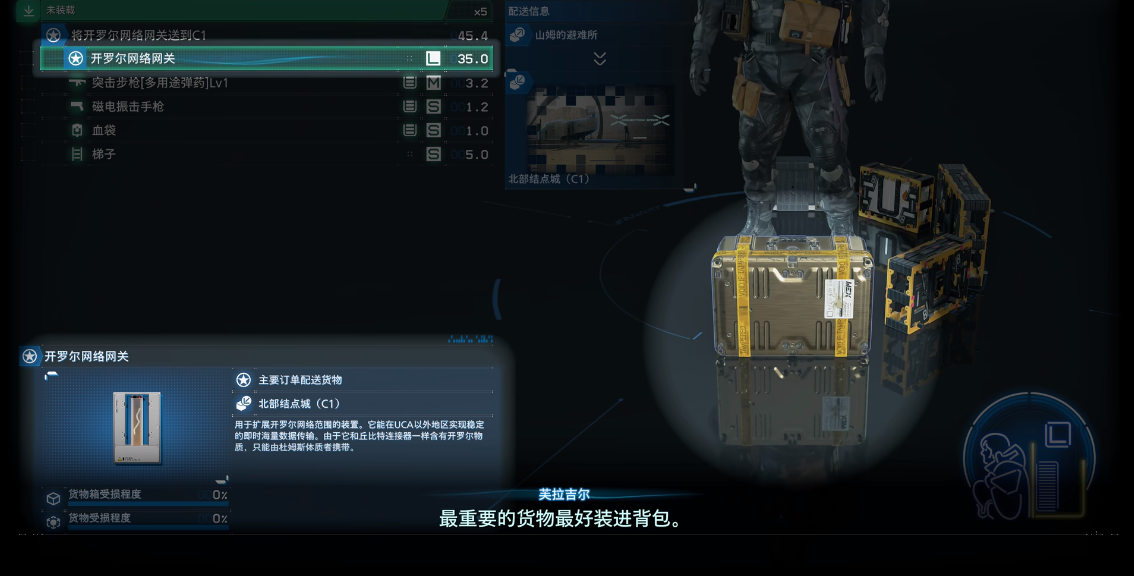Open the 北部结点城 (C1) destination thumbnail

[x=599, y=129]
